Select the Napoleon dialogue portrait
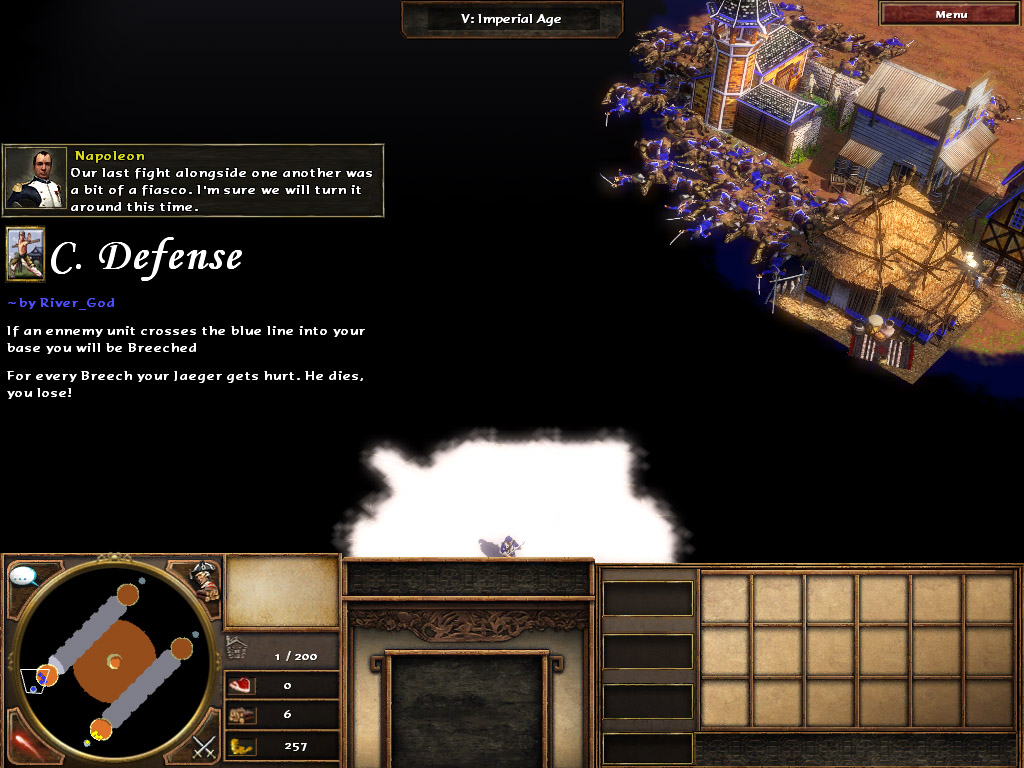1024x768 pixels. [x=36, y=179]
